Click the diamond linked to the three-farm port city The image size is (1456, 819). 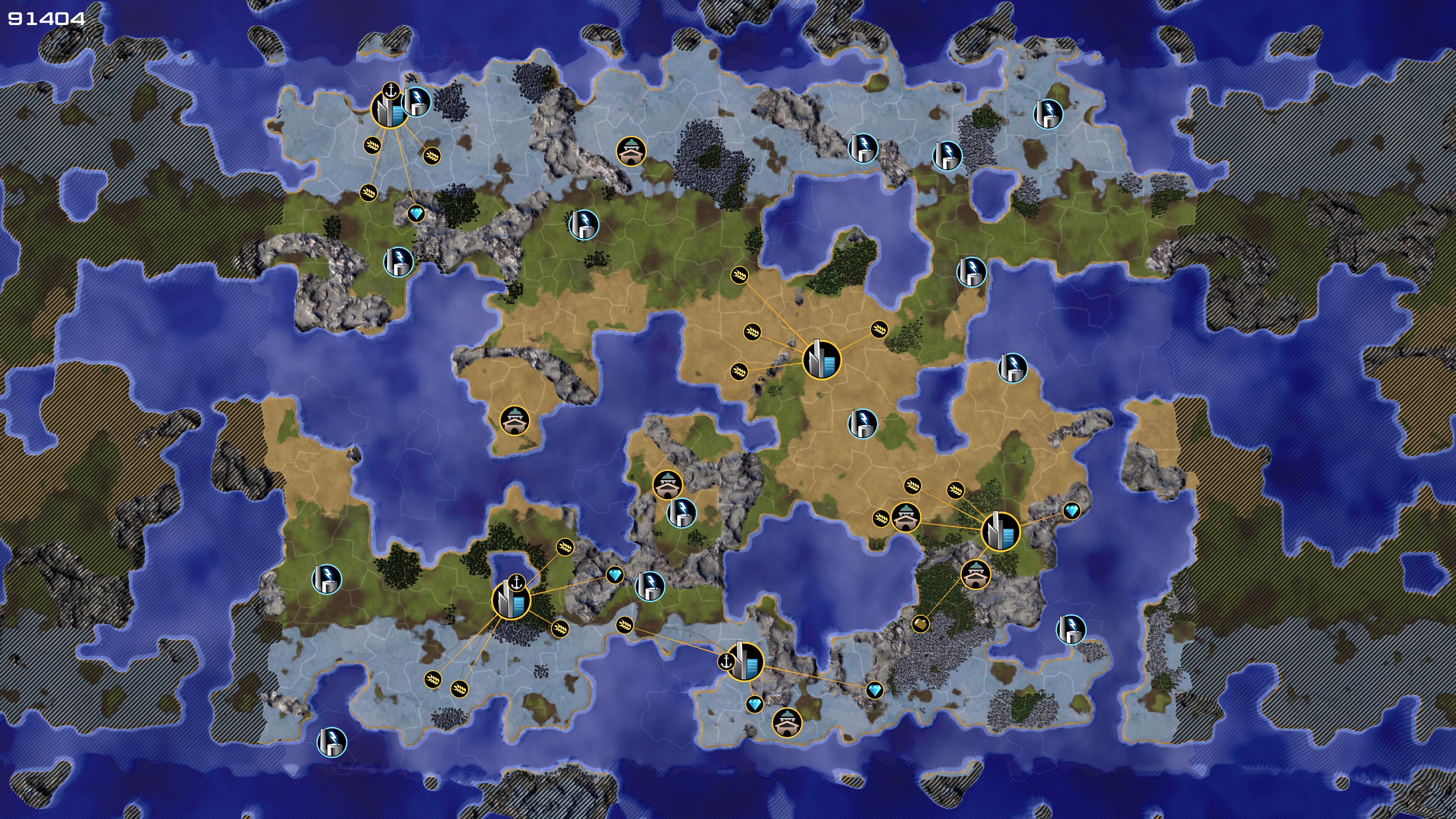(x=417, y=213)
